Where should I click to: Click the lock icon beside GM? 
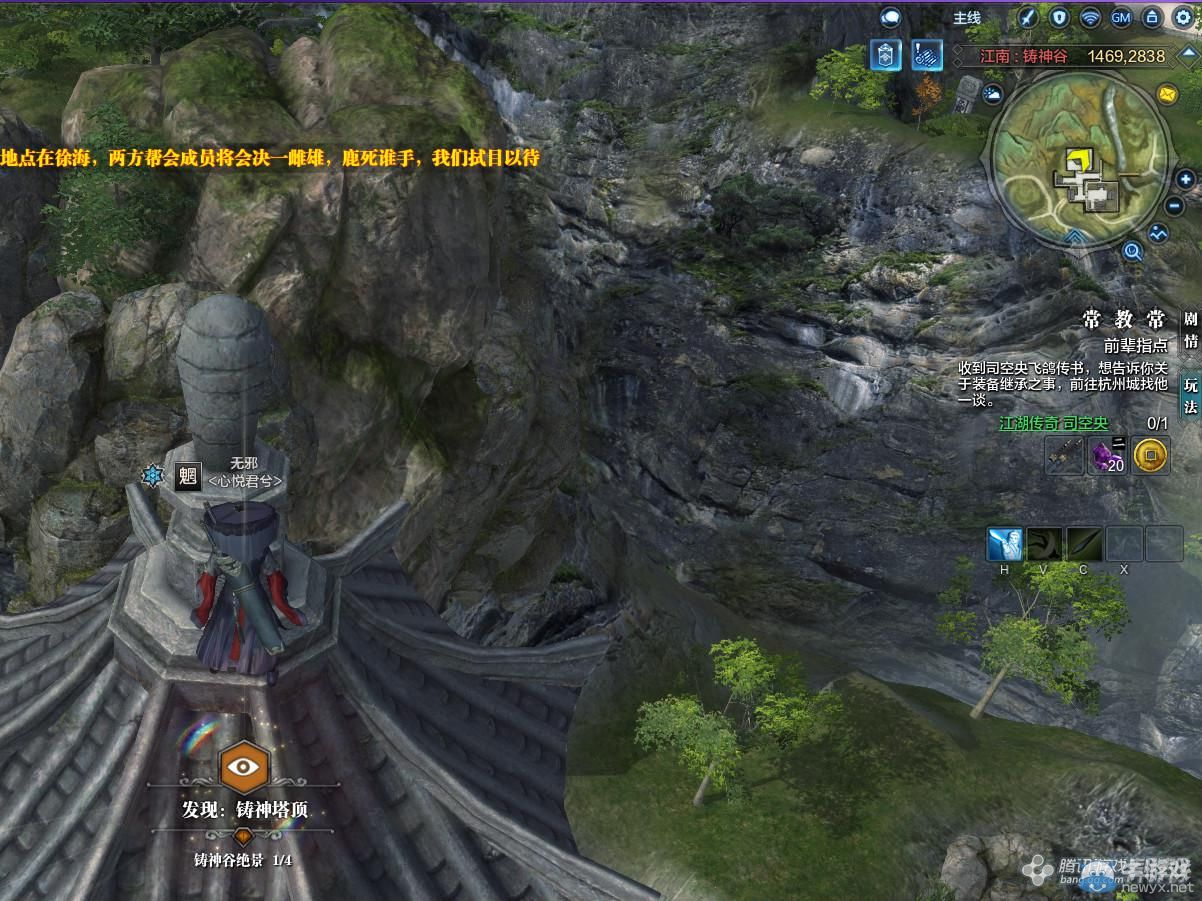(1152, 17)
